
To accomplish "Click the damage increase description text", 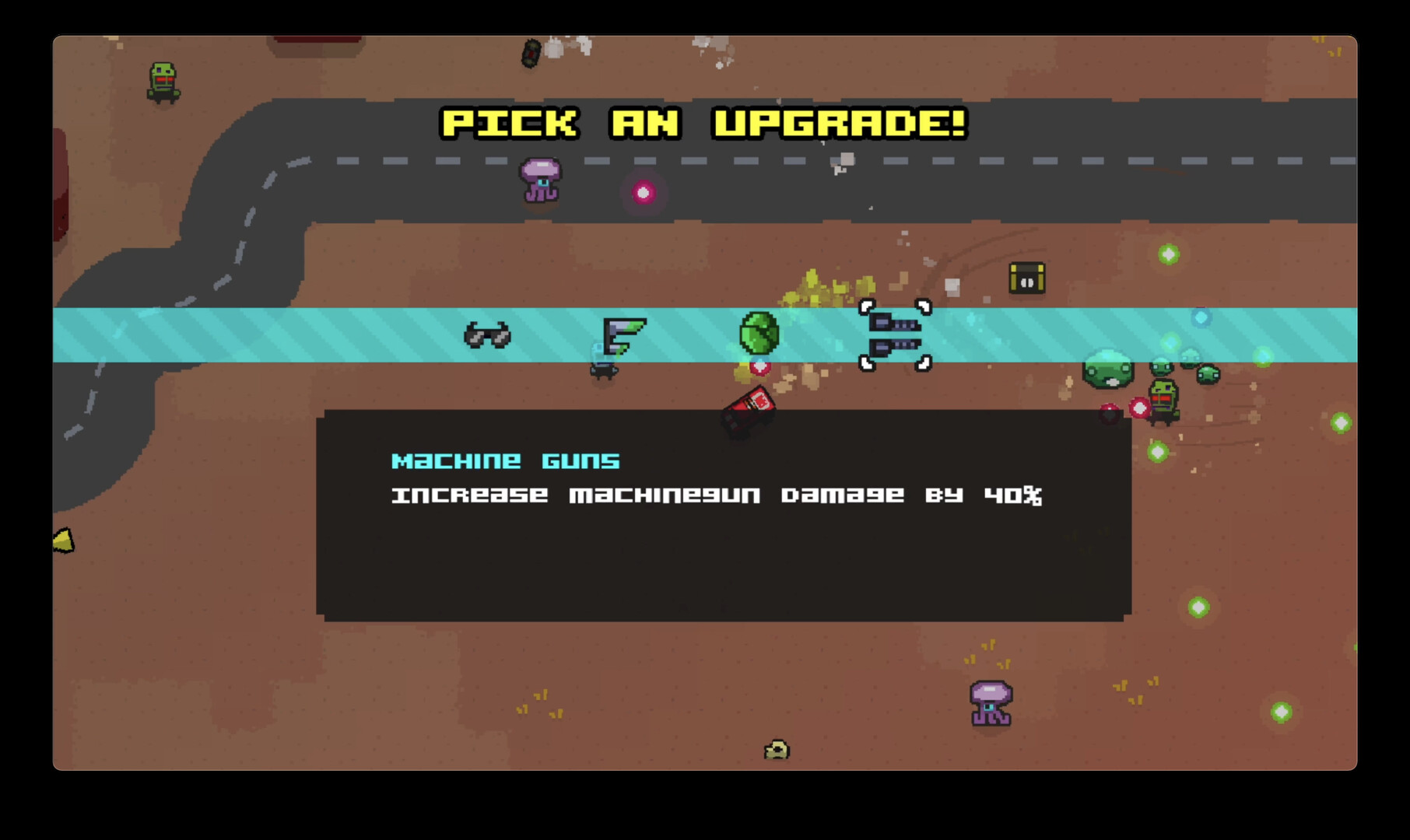I will pyautogui.click(x=716, y=495).
